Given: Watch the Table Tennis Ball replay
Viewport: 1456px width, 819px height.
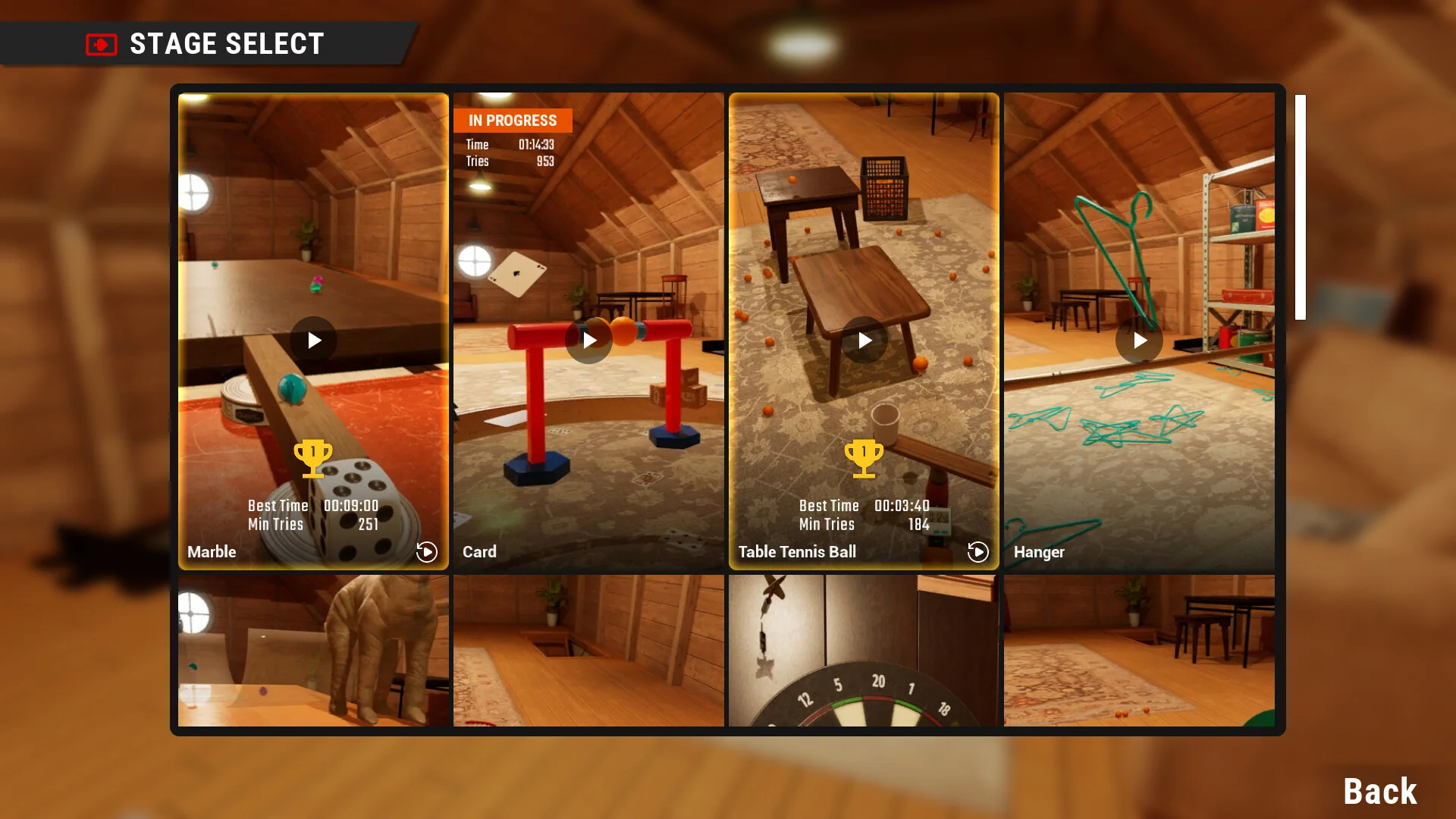Looking at the screenshot, I should point(978,552).
